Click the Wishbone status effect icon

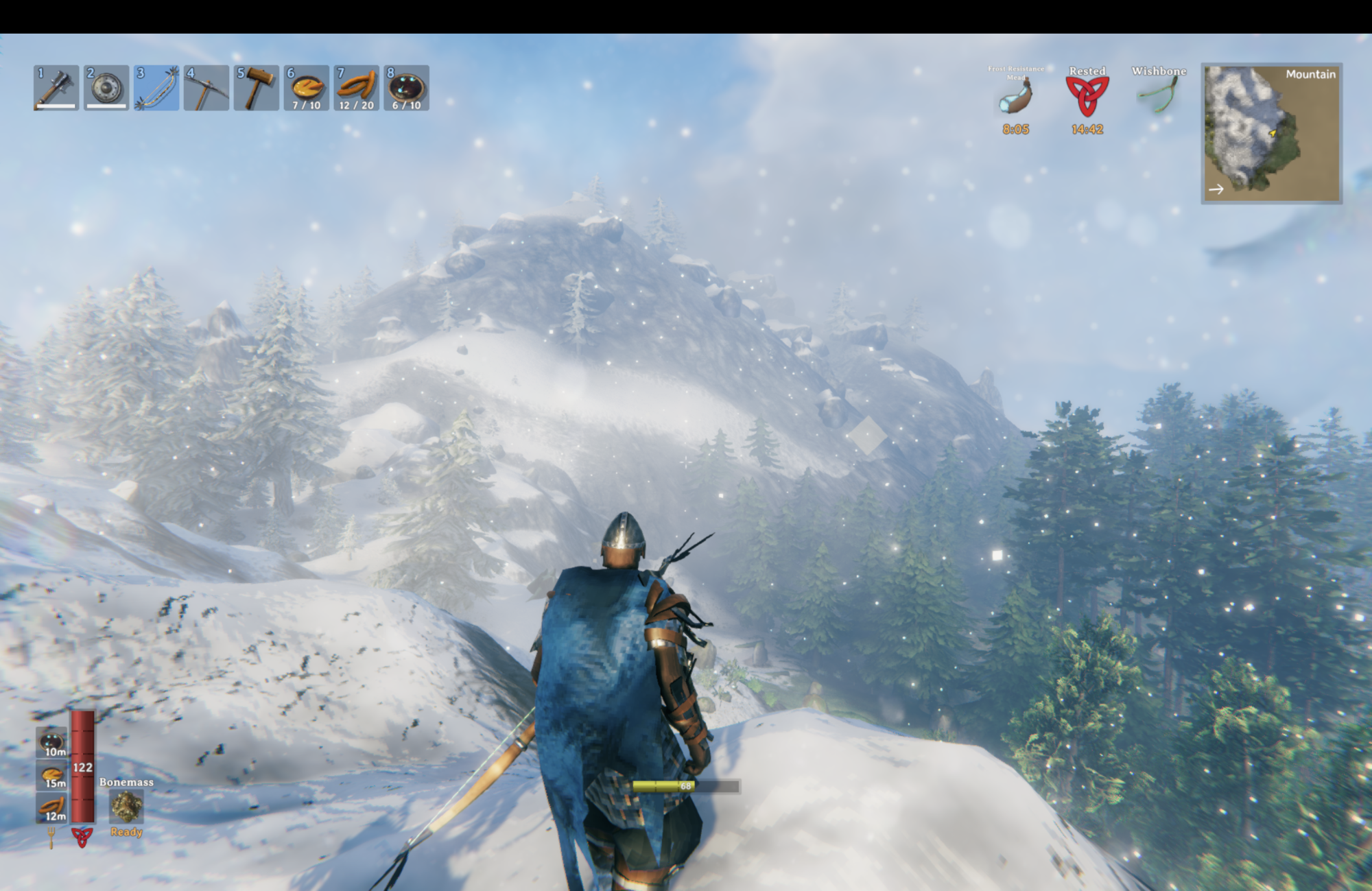point(1159,95)
